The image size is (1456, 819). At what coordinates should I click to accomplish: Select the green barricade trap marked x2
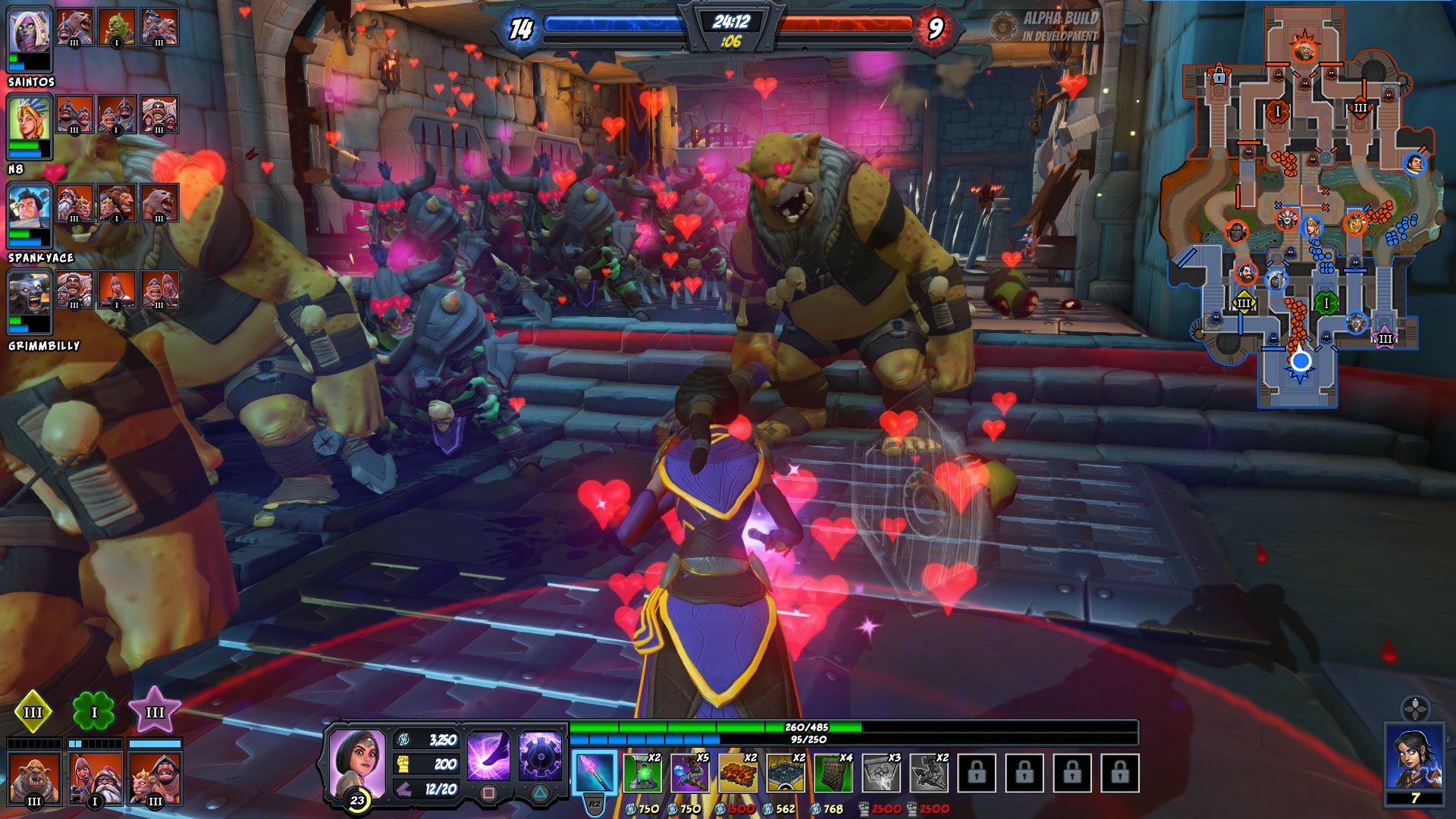point(642,775)
